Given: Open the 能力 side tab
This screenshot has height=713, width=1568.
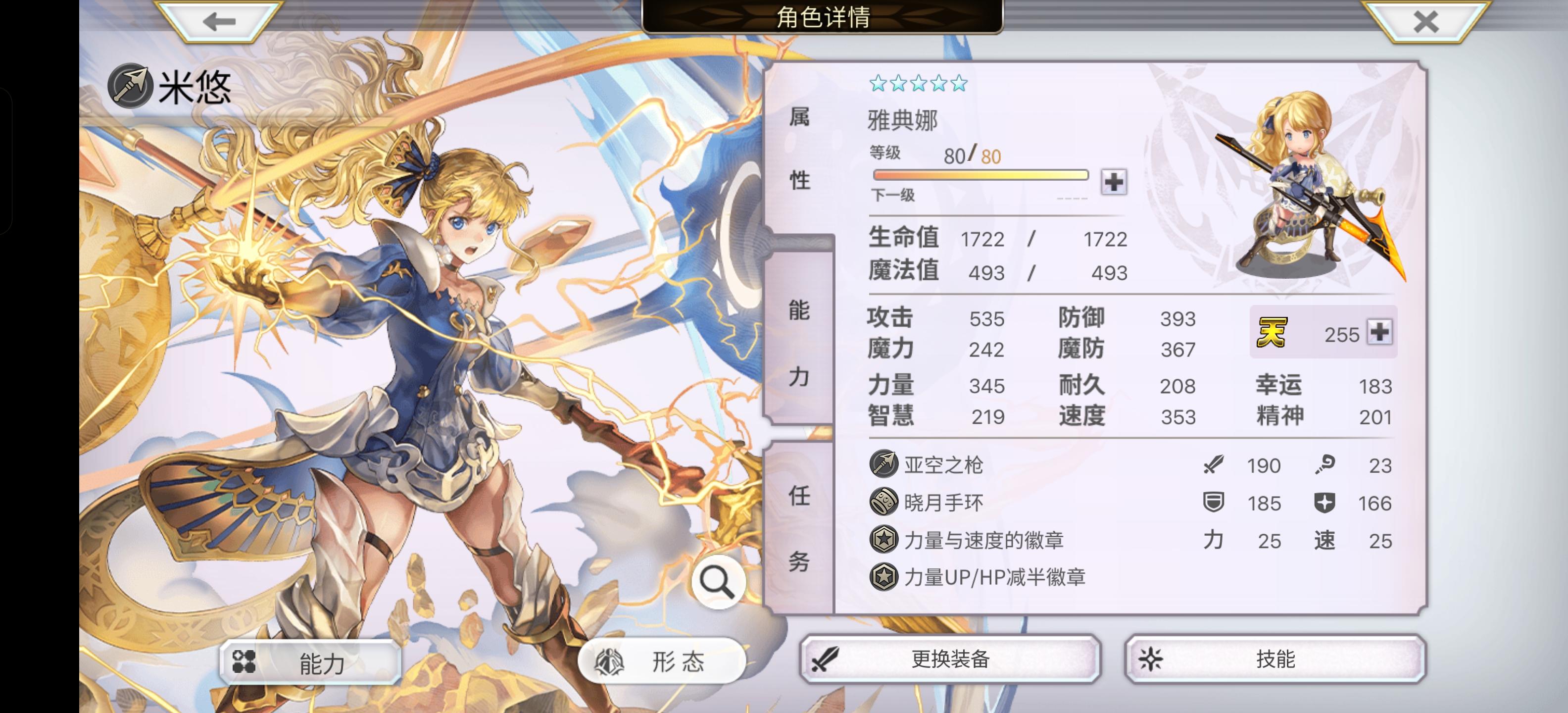Looking at the screenshot, I should [x=800, y=346].
